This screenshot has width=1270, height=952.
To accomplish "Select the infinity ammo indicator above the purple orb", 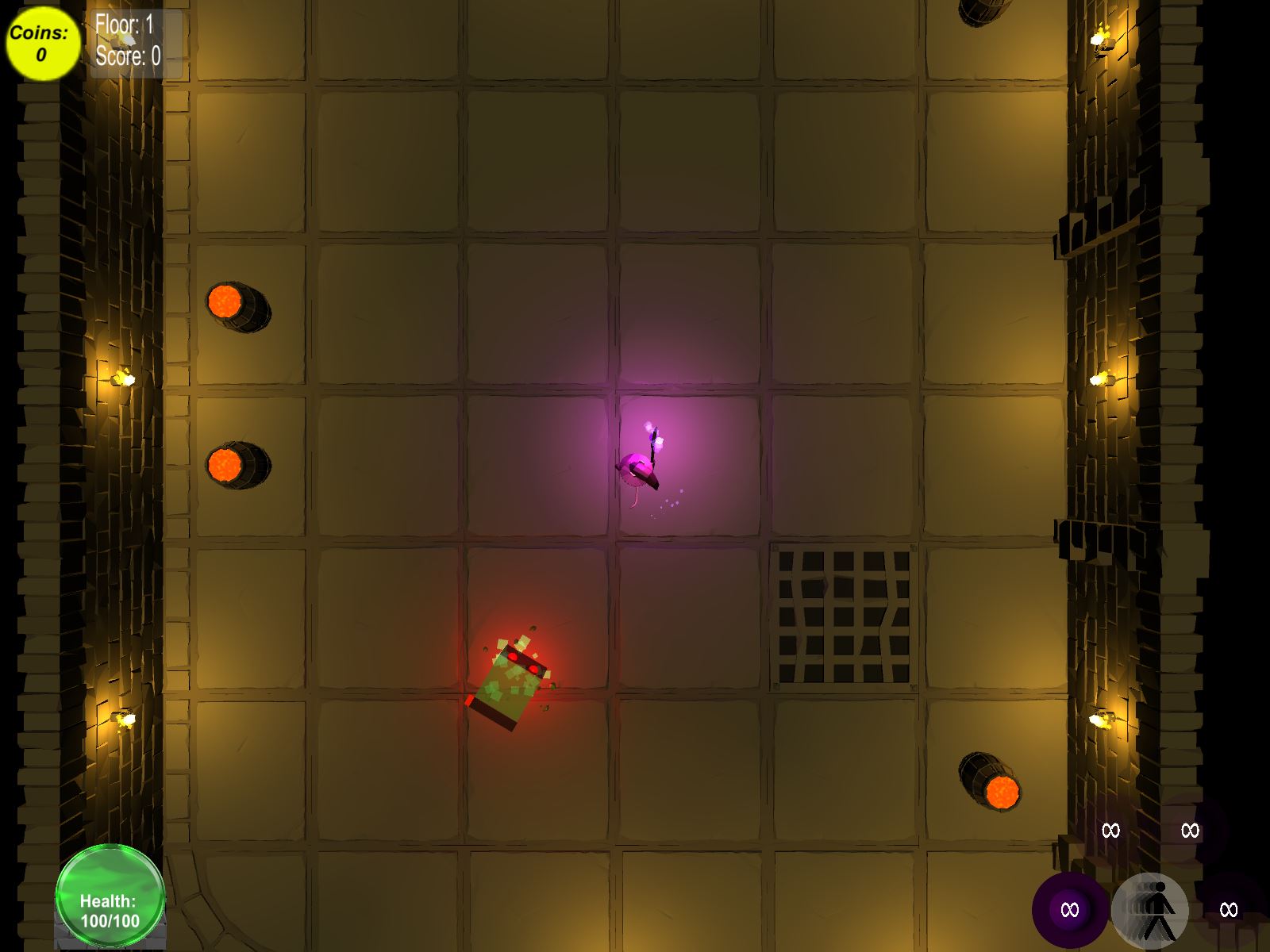I will pos(1110,831).
